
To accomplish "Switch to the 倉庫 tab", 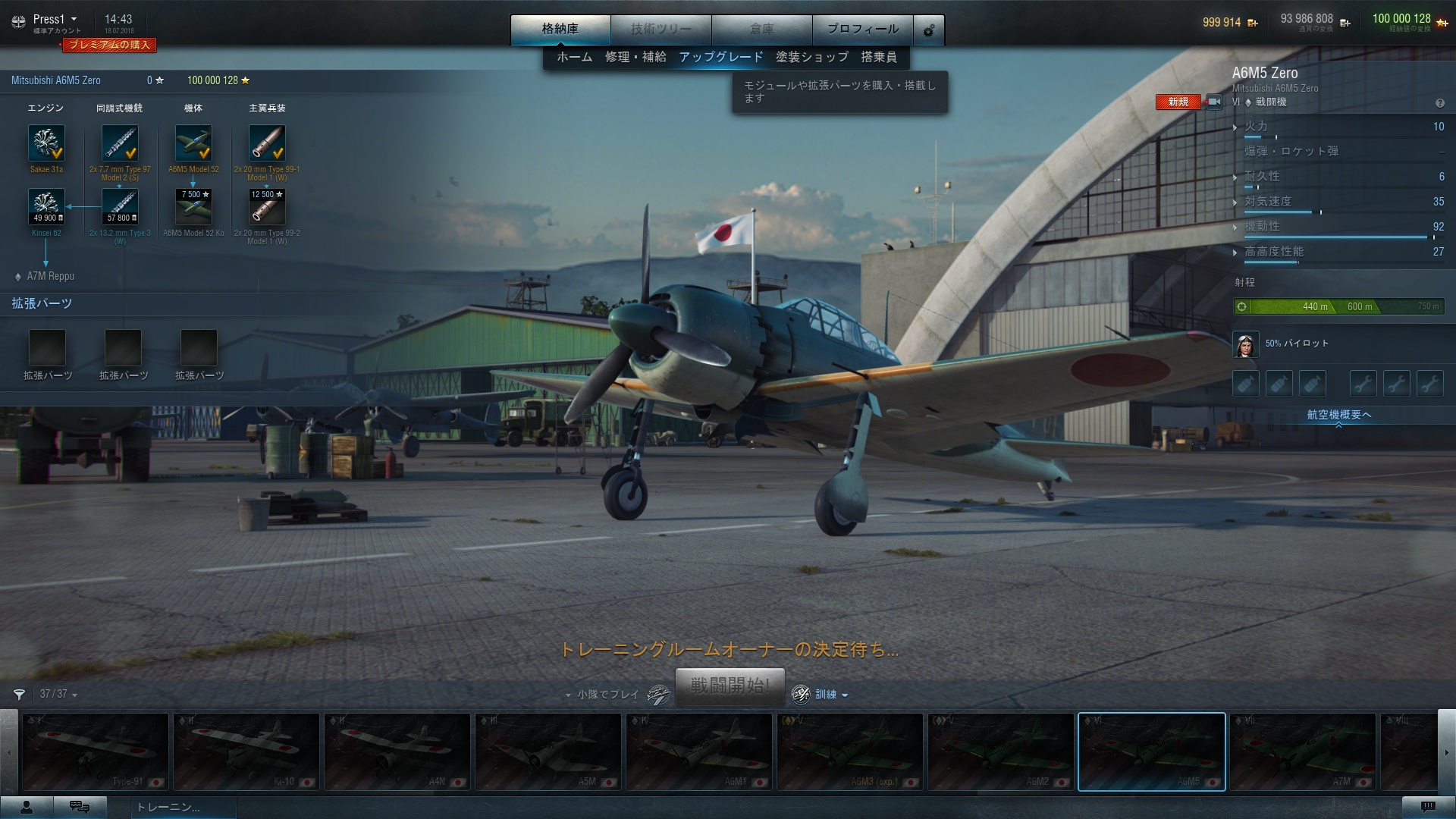I will point(761,29).
